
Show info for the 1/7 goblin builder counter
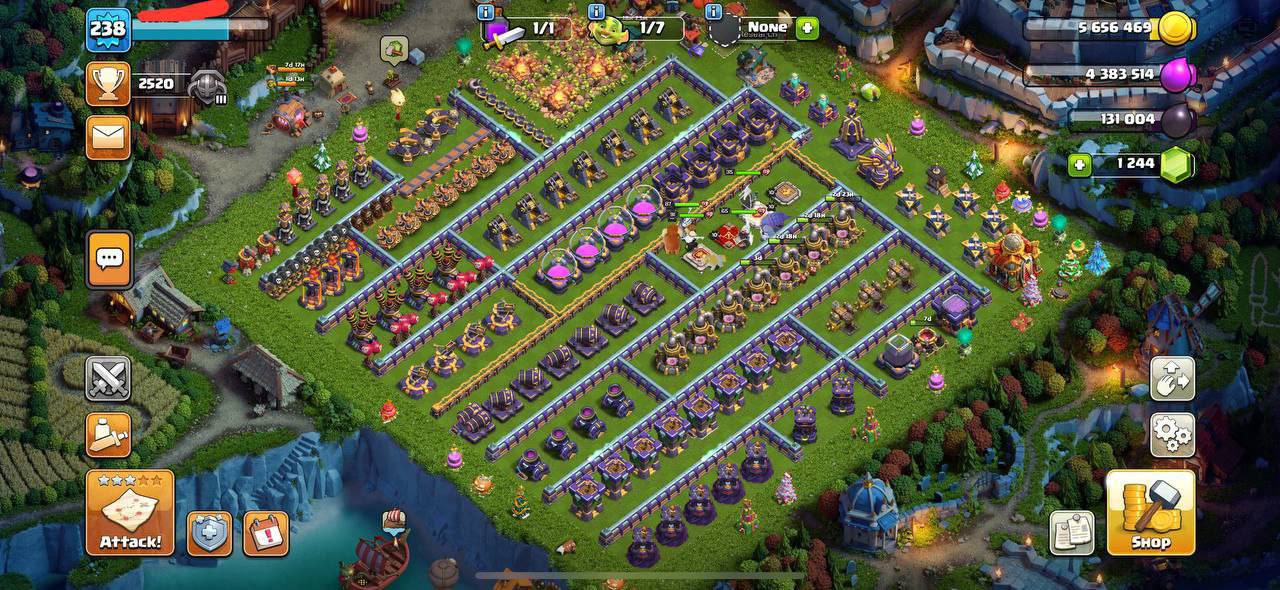pyautogui.click(x=597, y=12)
